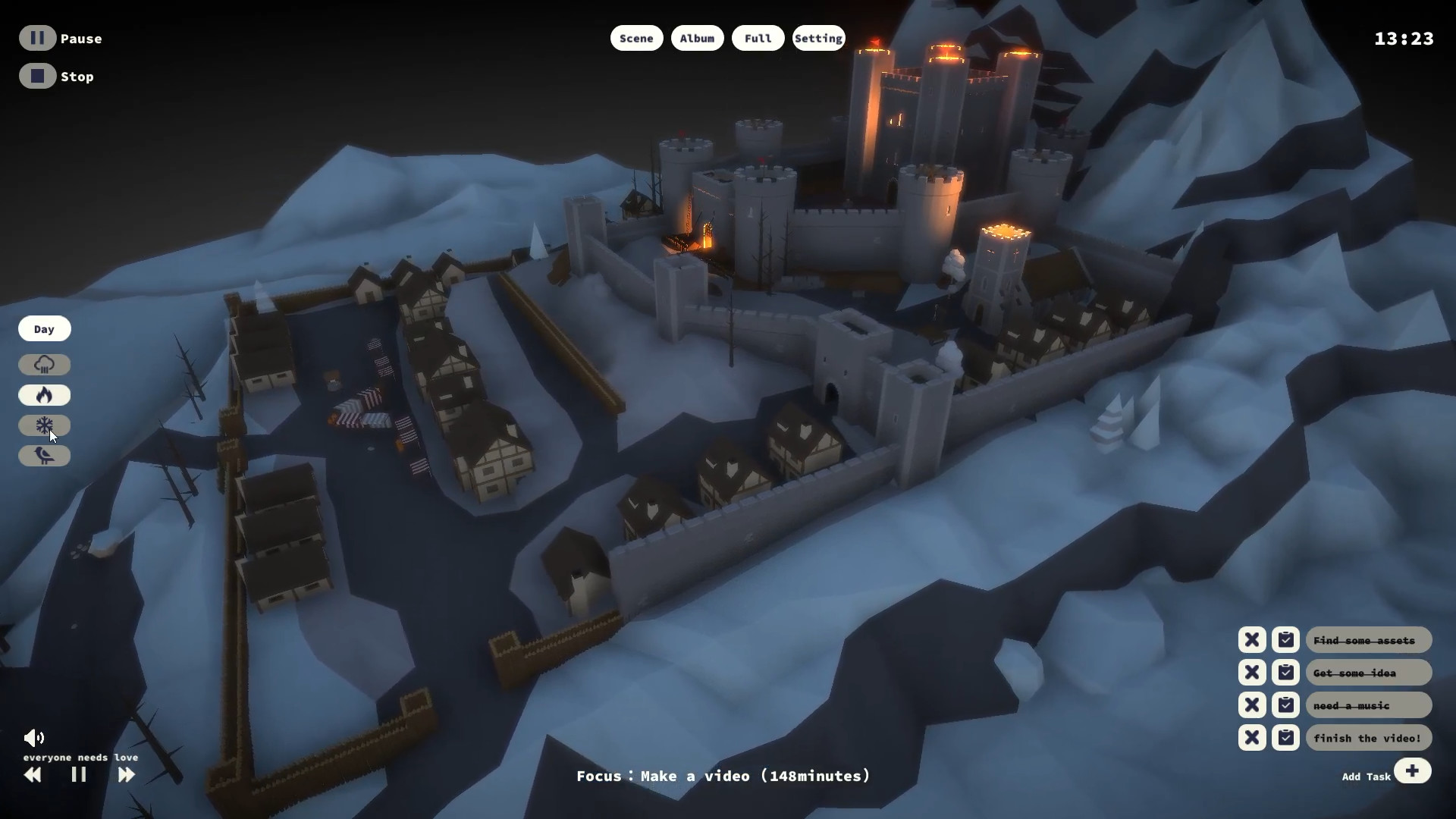
Task: Pause the music playback
Action: point(79,774)
